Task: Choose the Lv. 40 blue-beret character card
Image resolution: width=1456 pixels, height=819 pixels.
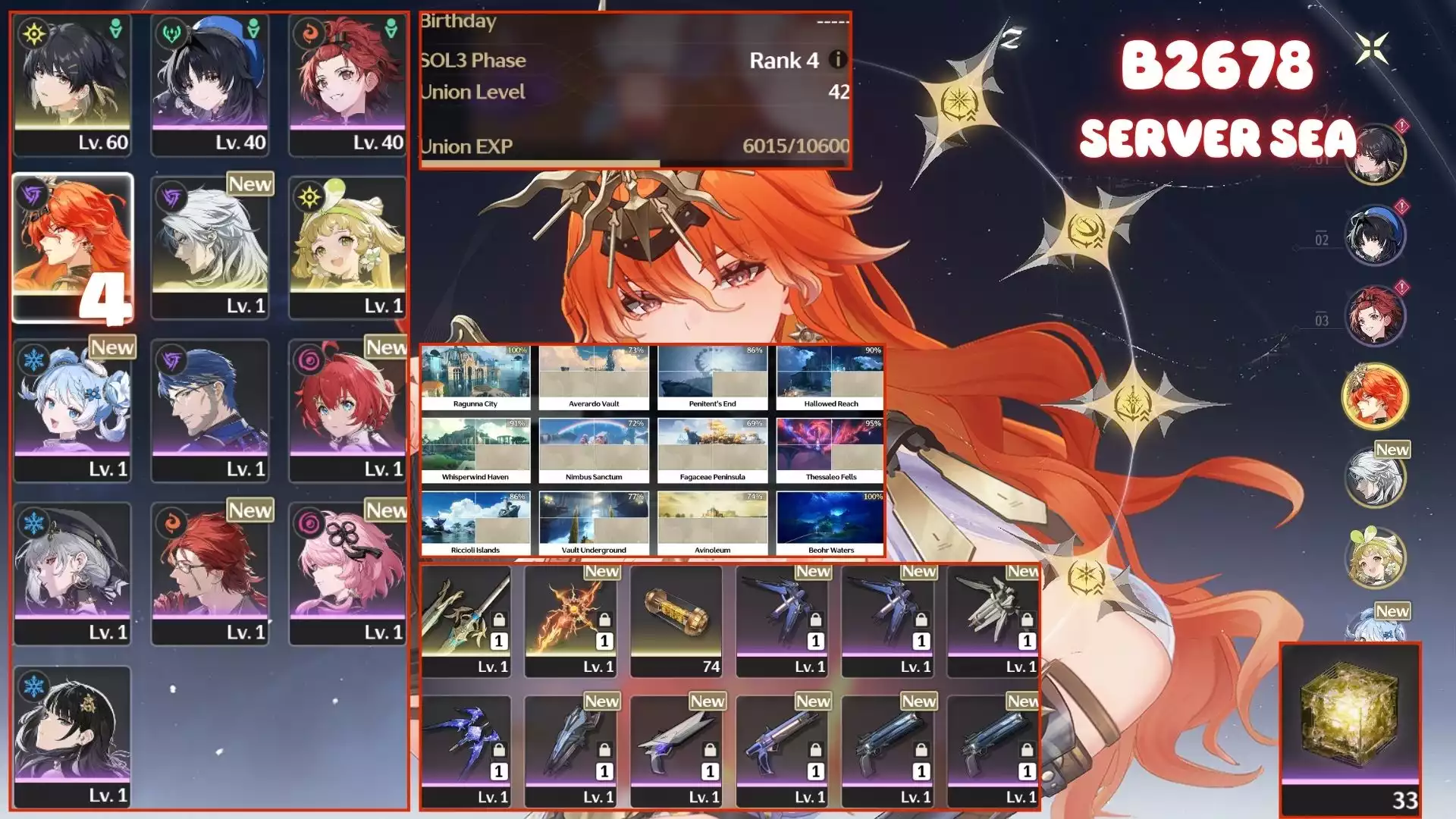Action: (x=209, y=83)
